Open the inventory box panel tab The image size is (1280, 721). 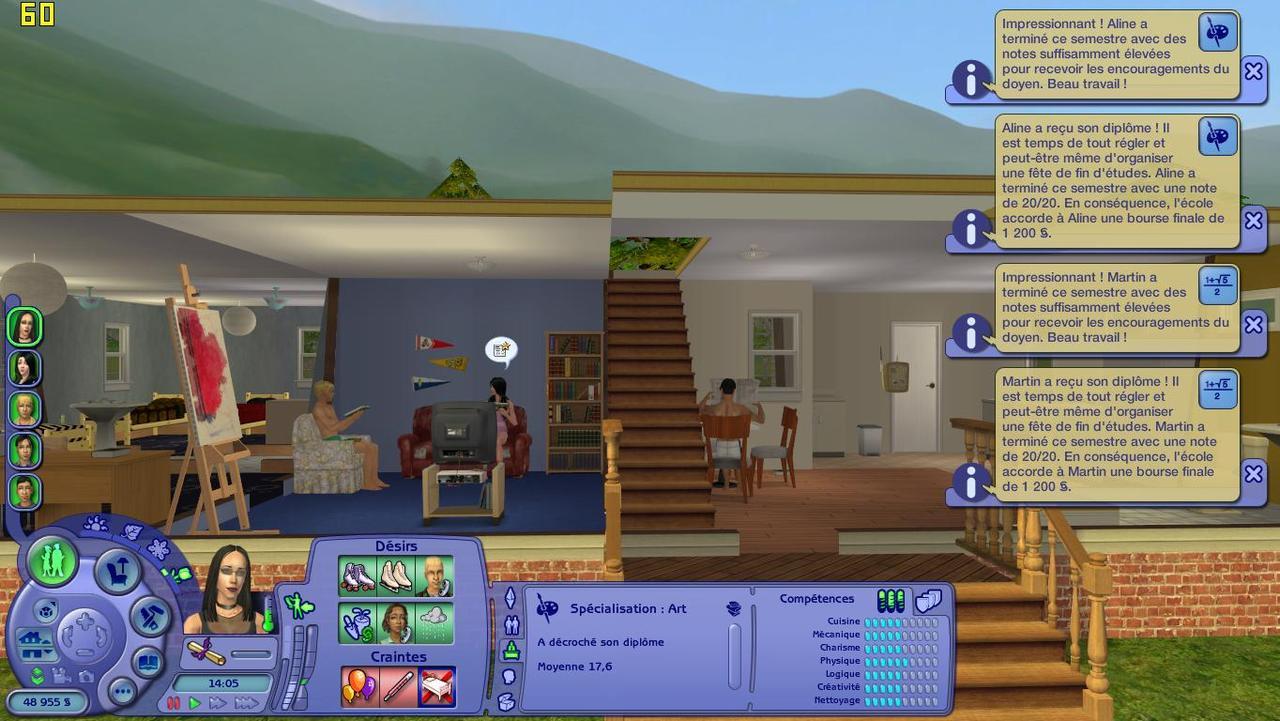(506, 701)
